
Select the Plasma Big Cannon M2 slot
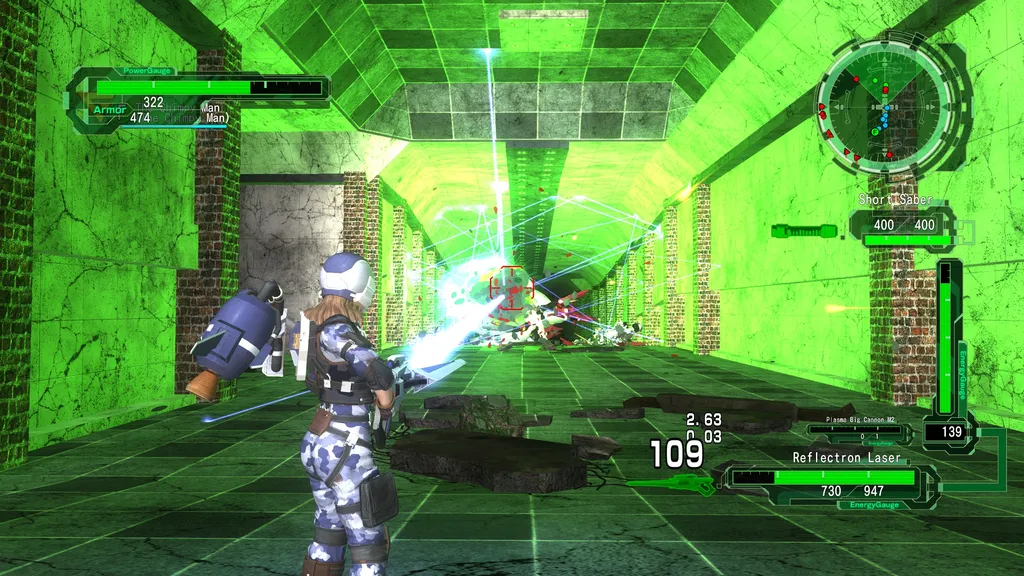pyautogui.click(x=859, y=431)
